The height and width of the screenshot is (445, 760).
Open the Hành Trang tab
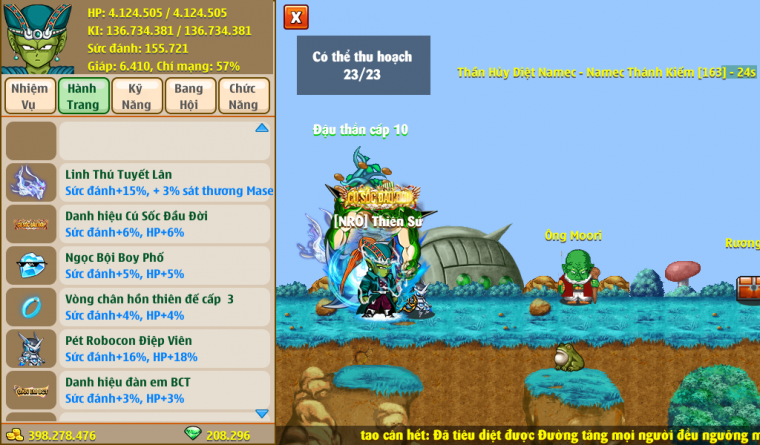(x=83, y=97)
